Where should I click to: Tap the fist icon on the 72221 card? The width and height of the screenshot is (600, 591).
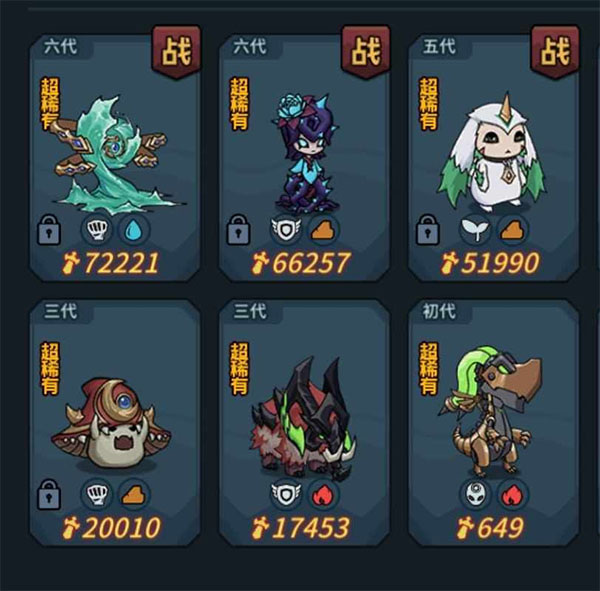(96, 231)
